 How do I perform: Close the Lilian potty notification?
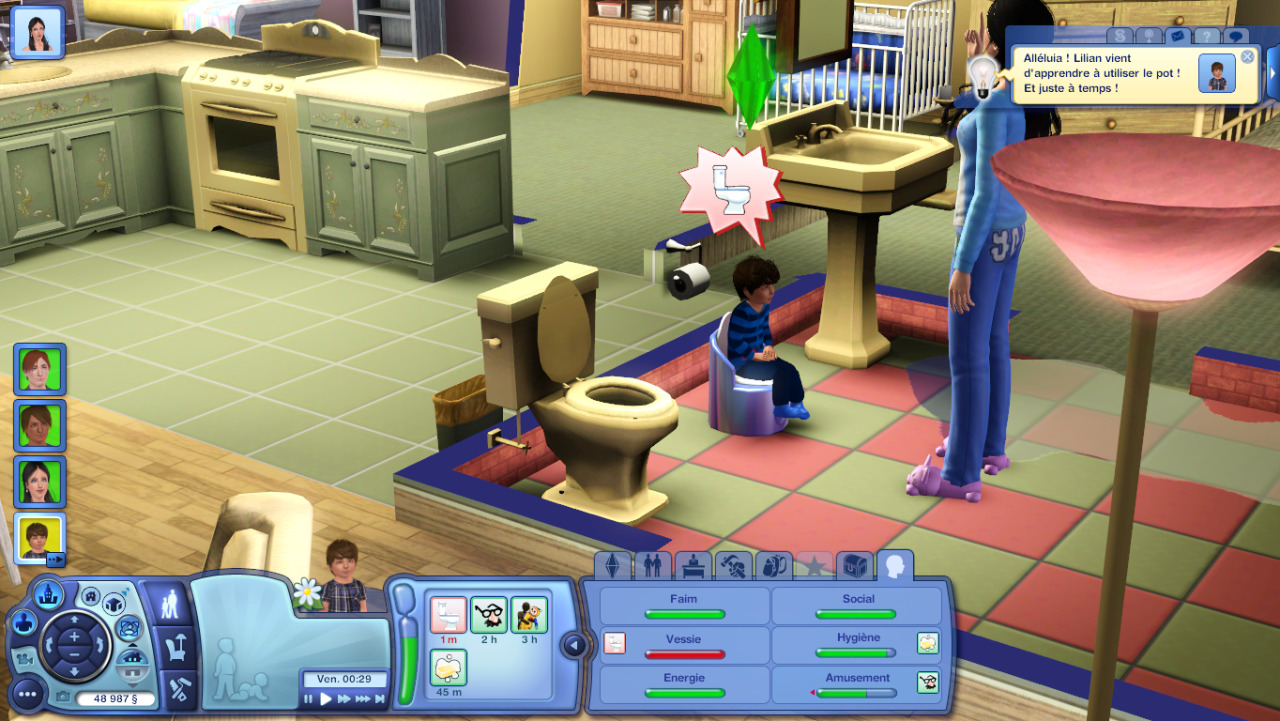[1247, 57]
